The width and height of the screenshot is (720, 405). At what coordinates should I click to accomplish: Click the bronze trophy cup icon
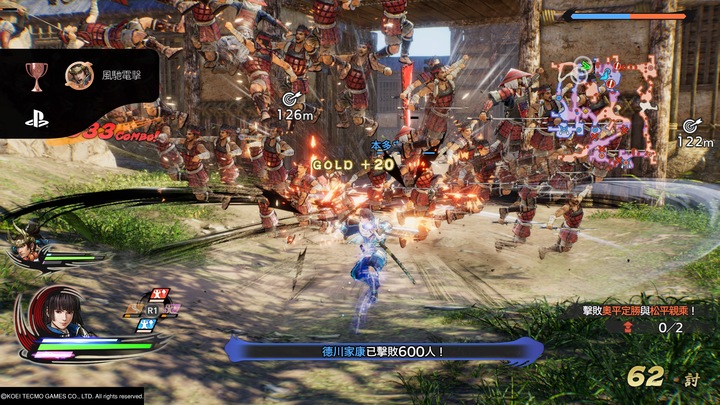(x=39, y=74)
